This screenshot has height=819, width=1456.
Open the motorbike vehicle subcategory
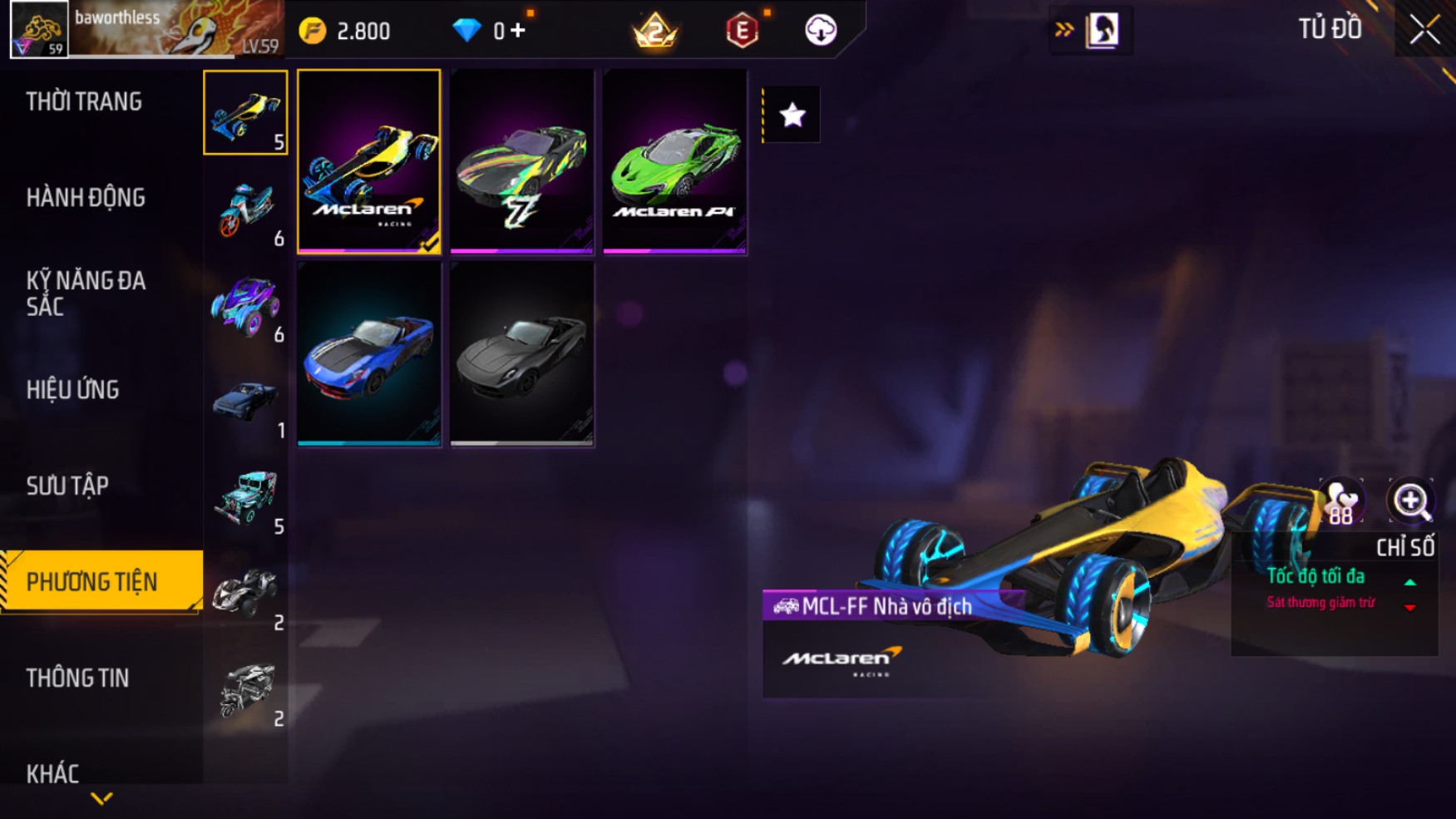(x=246, y=210)
